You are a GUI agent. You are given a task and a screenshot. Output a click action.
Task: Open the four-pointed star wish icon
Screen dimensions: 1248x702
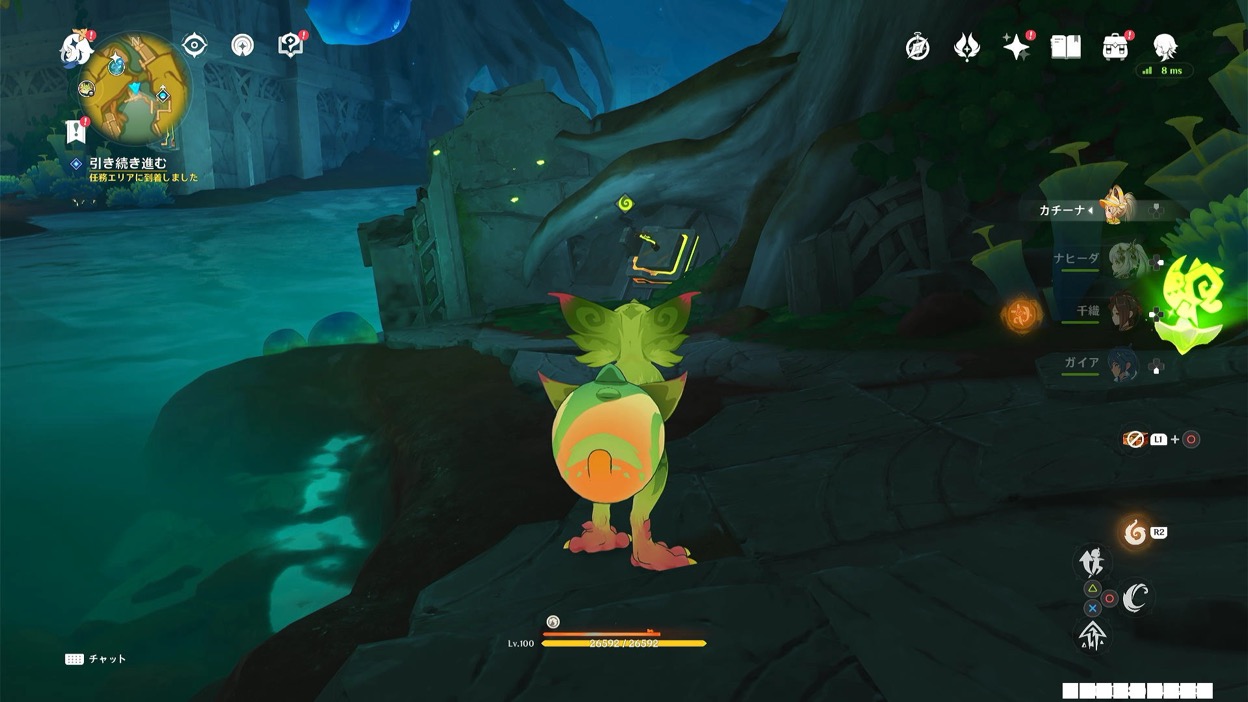pos(1016,47)
